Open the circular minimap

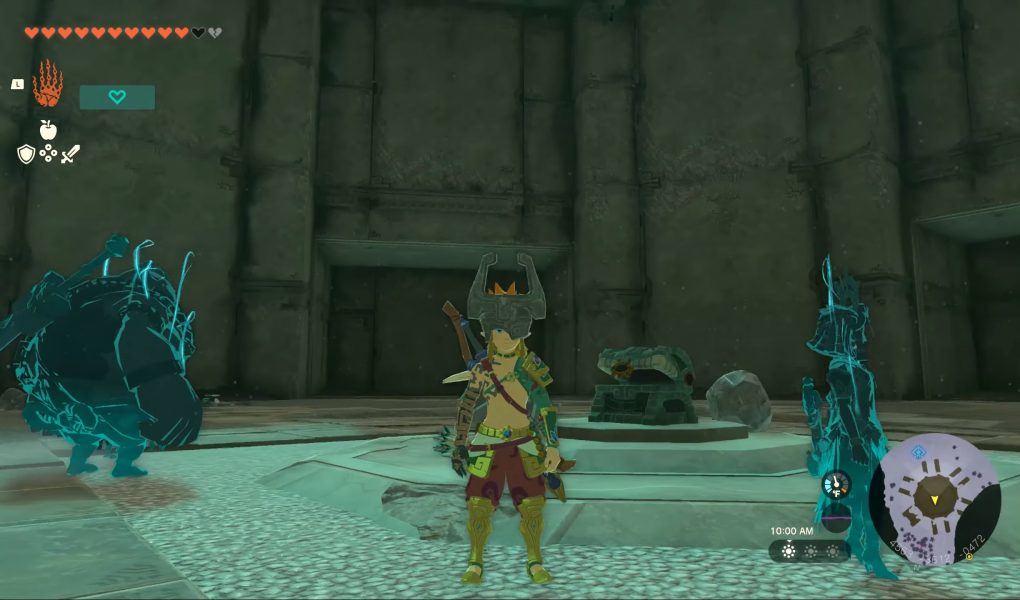[x=934, y=499]
